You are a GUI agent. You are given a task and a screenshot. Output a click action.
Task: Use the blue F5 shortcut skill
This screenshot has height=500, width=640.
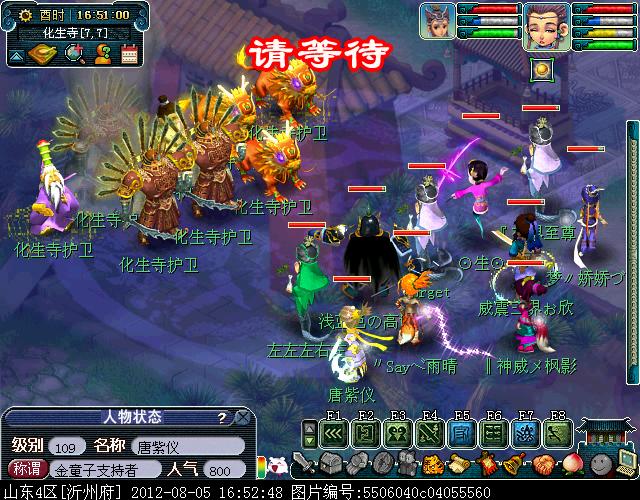(461, 434)
